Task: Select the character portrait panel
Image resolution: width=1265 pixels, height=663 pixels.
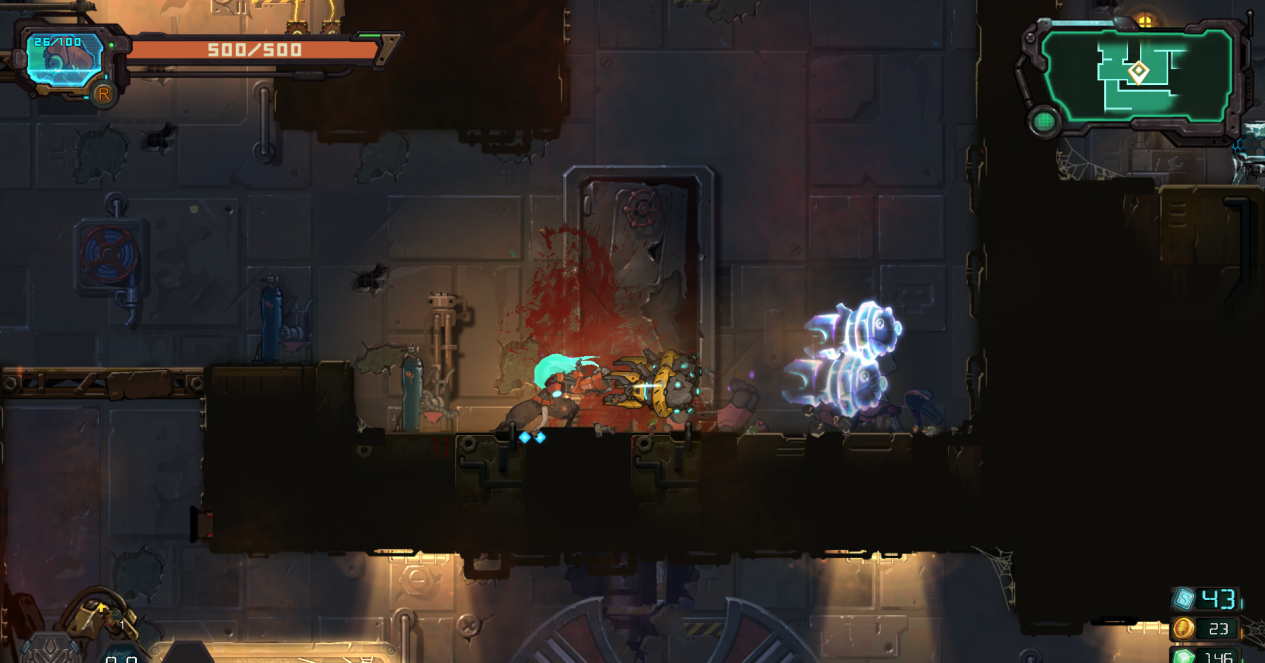Action: 64,58
